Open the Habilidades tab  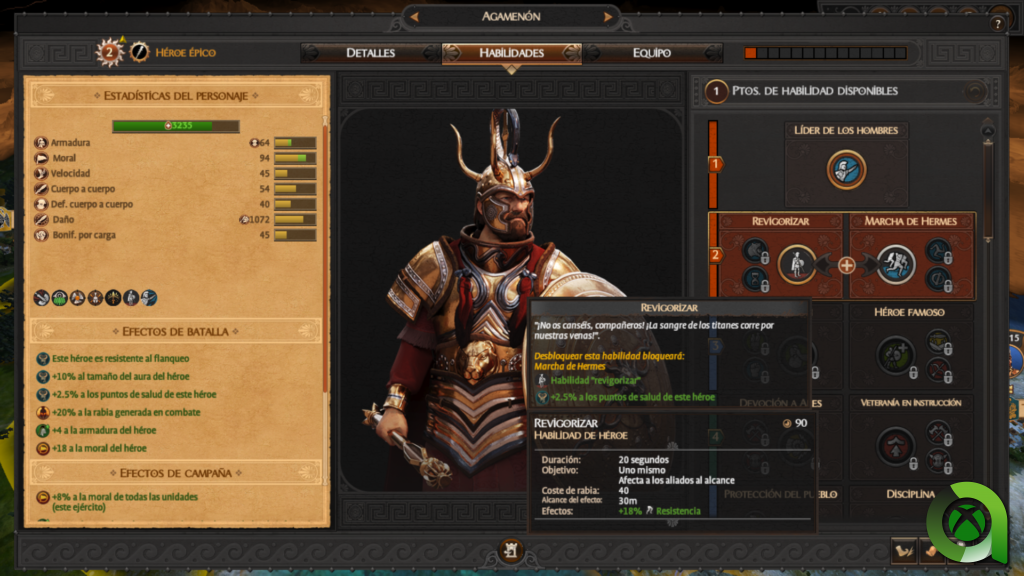[x=511, y=53]
